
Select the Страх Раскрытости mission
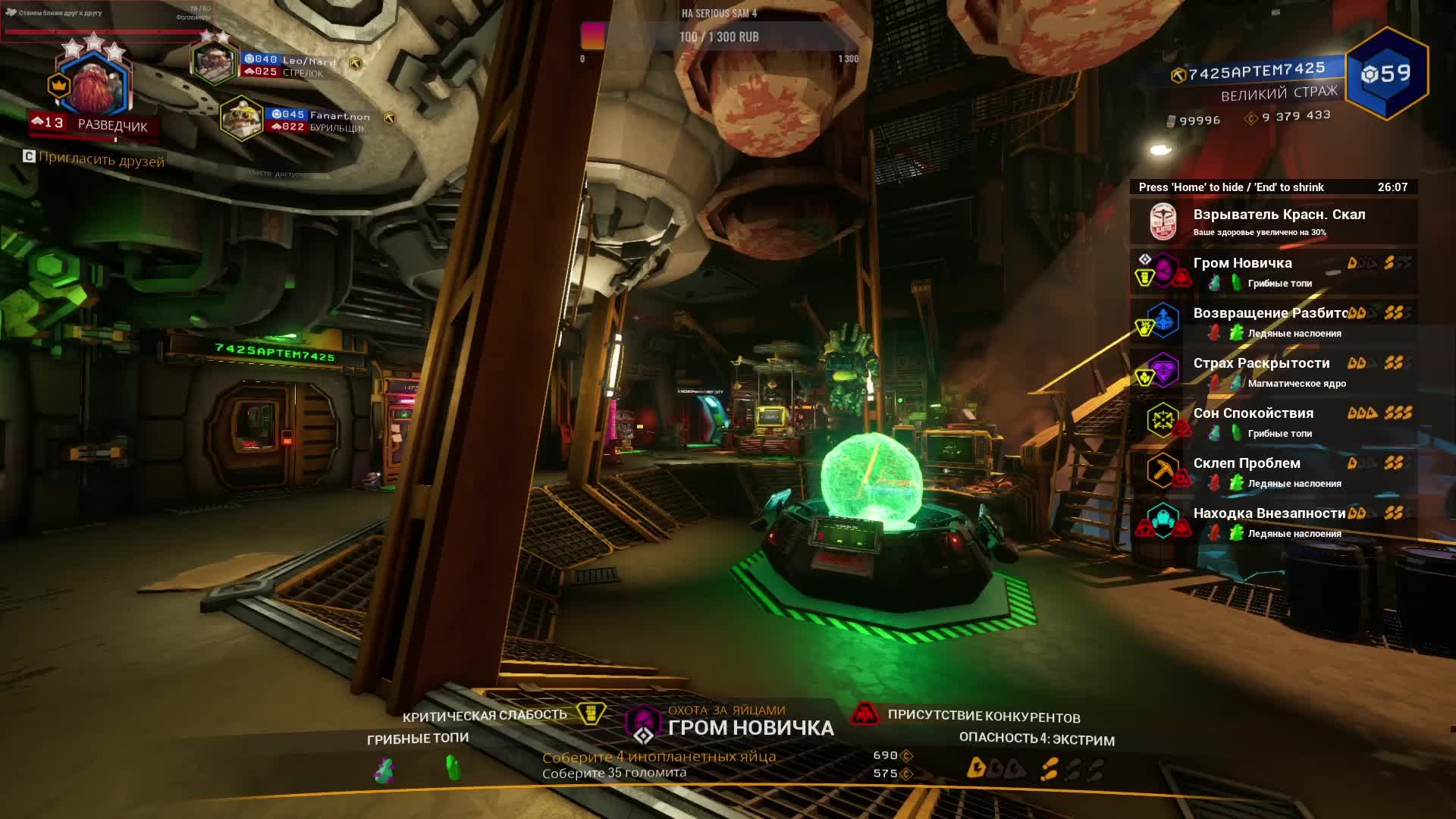pos(1274,372)
